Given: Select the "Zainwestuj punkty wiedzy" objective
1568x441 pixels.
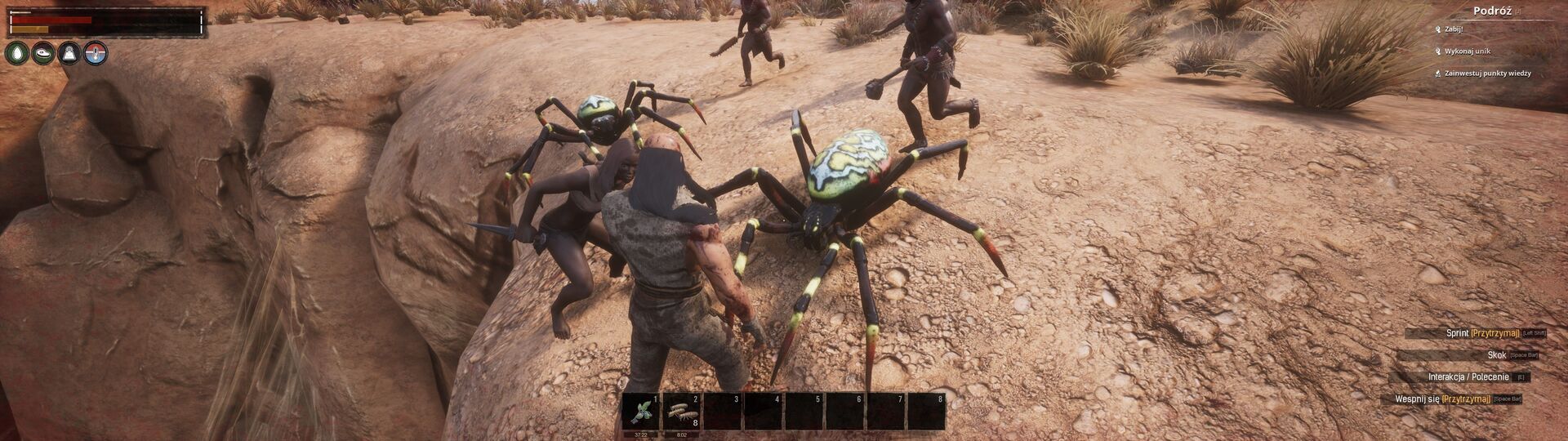Looking at the screenshot, I should pyautogui.click(x=1487, y=73).
